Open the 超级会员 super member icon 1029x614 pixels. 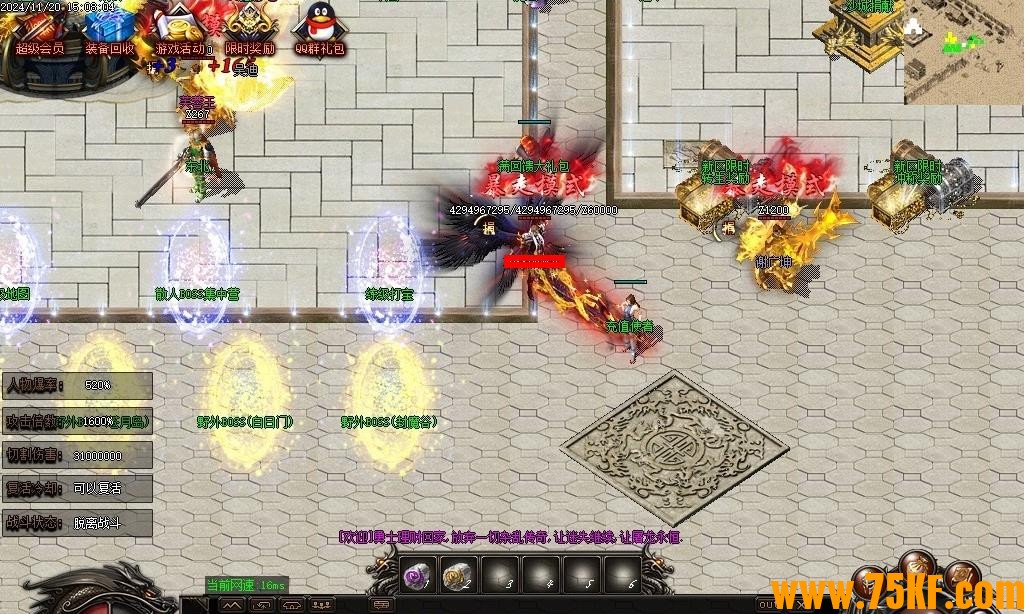[40, 28]
